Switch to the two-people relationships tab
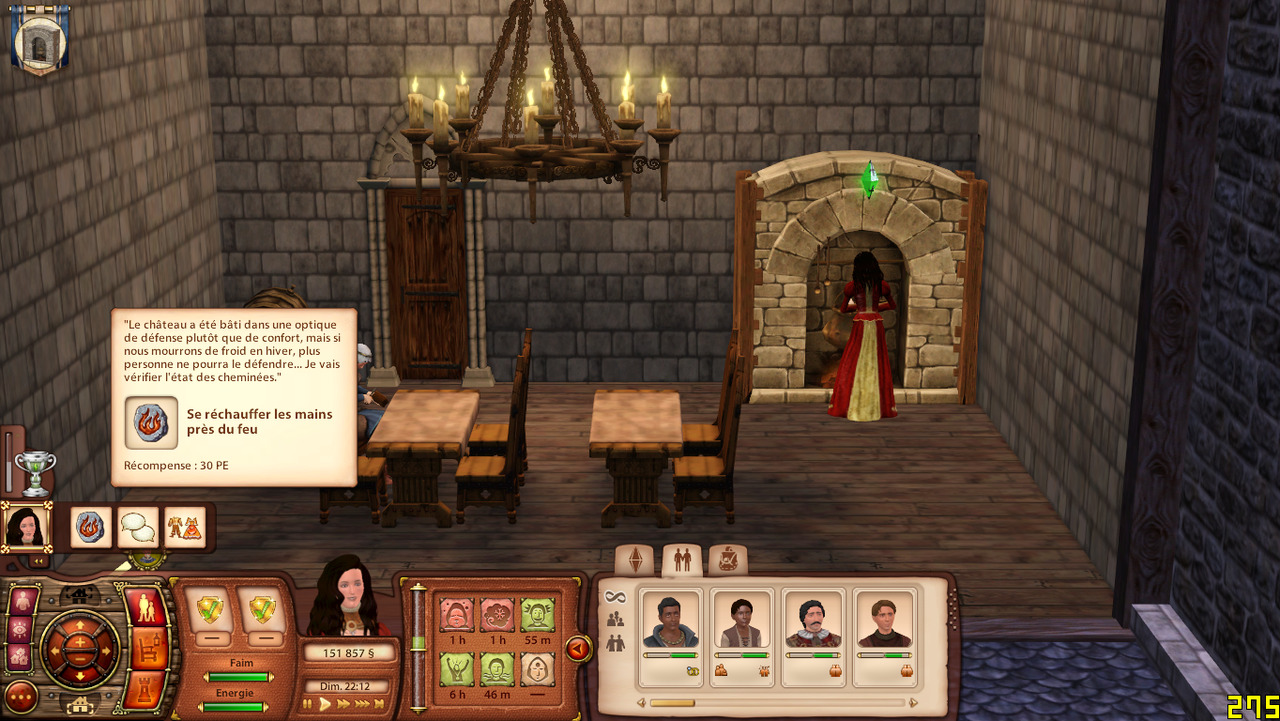The height and width of the screenshot is (721, 1280). tap(682, 561)
